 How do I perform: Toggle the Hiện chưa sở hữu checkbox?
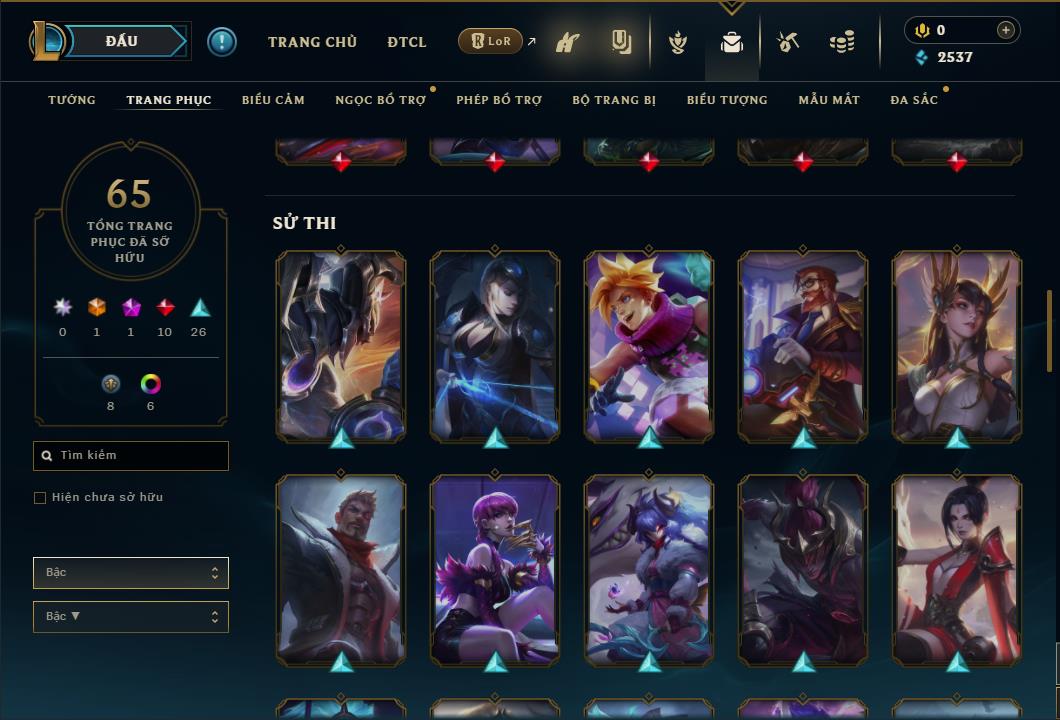[40, 498]
